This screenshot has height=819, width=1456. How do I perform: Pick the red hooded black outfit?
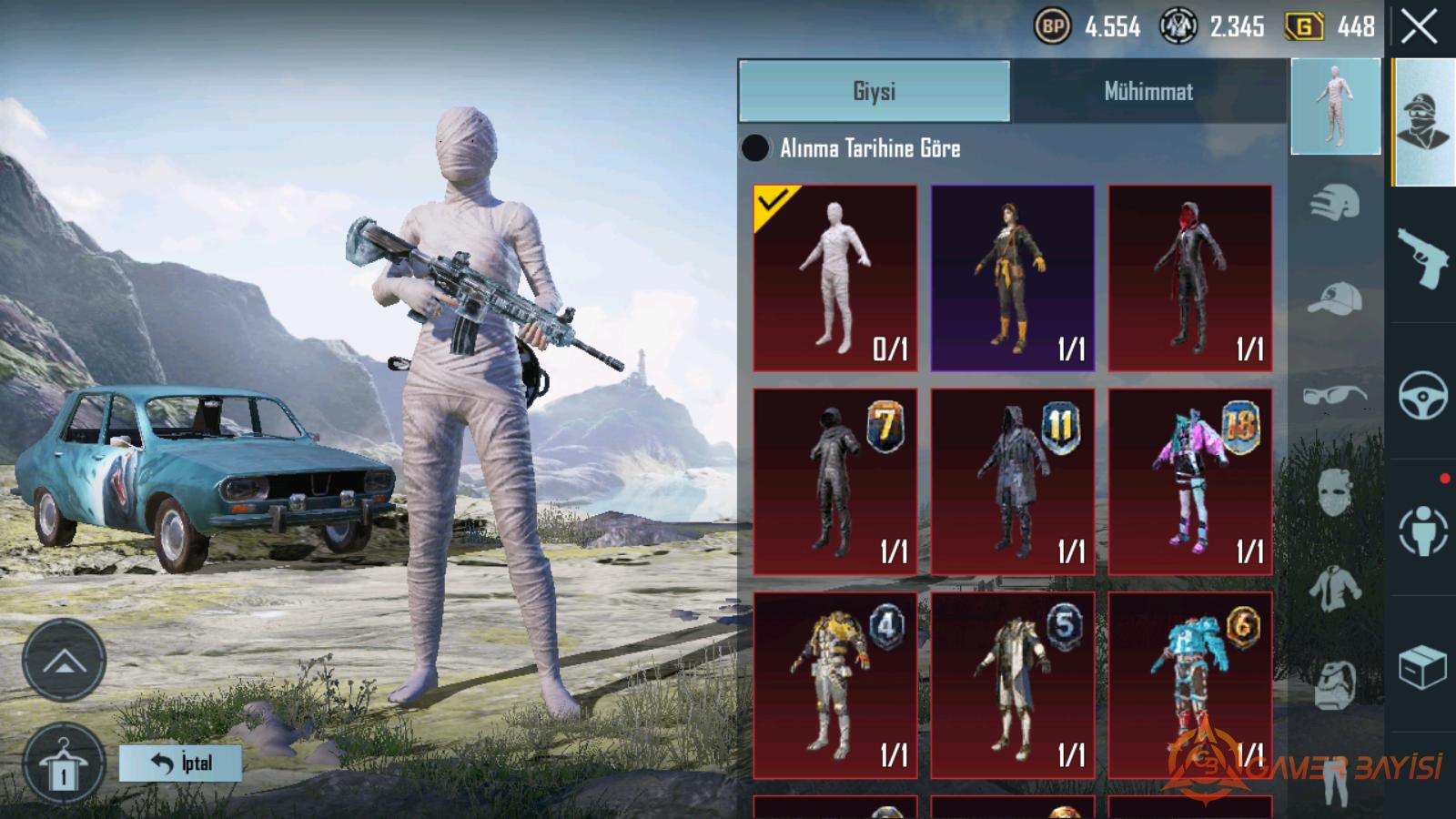click(1190, 278)
